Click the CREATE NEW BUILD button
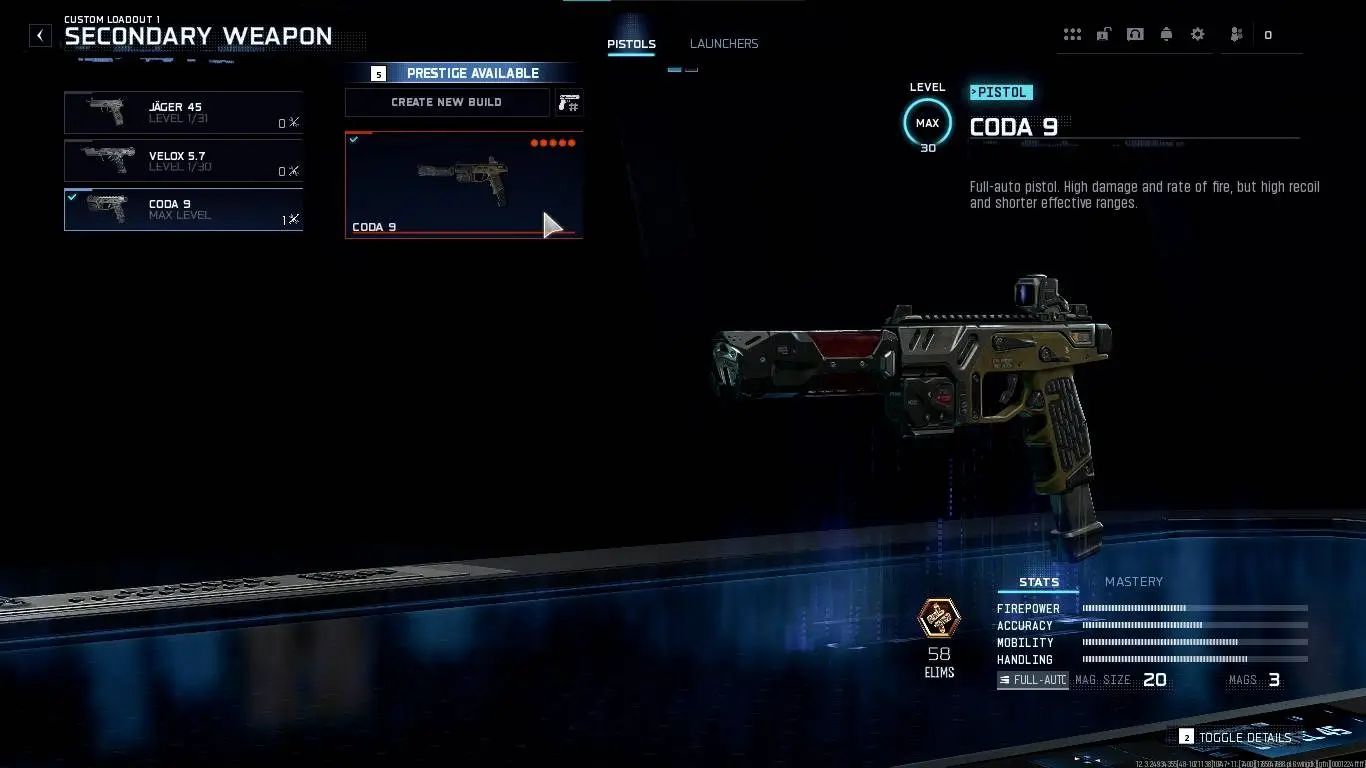The height and width of the screenshot is (768, 1366). [x=447, y=102]
